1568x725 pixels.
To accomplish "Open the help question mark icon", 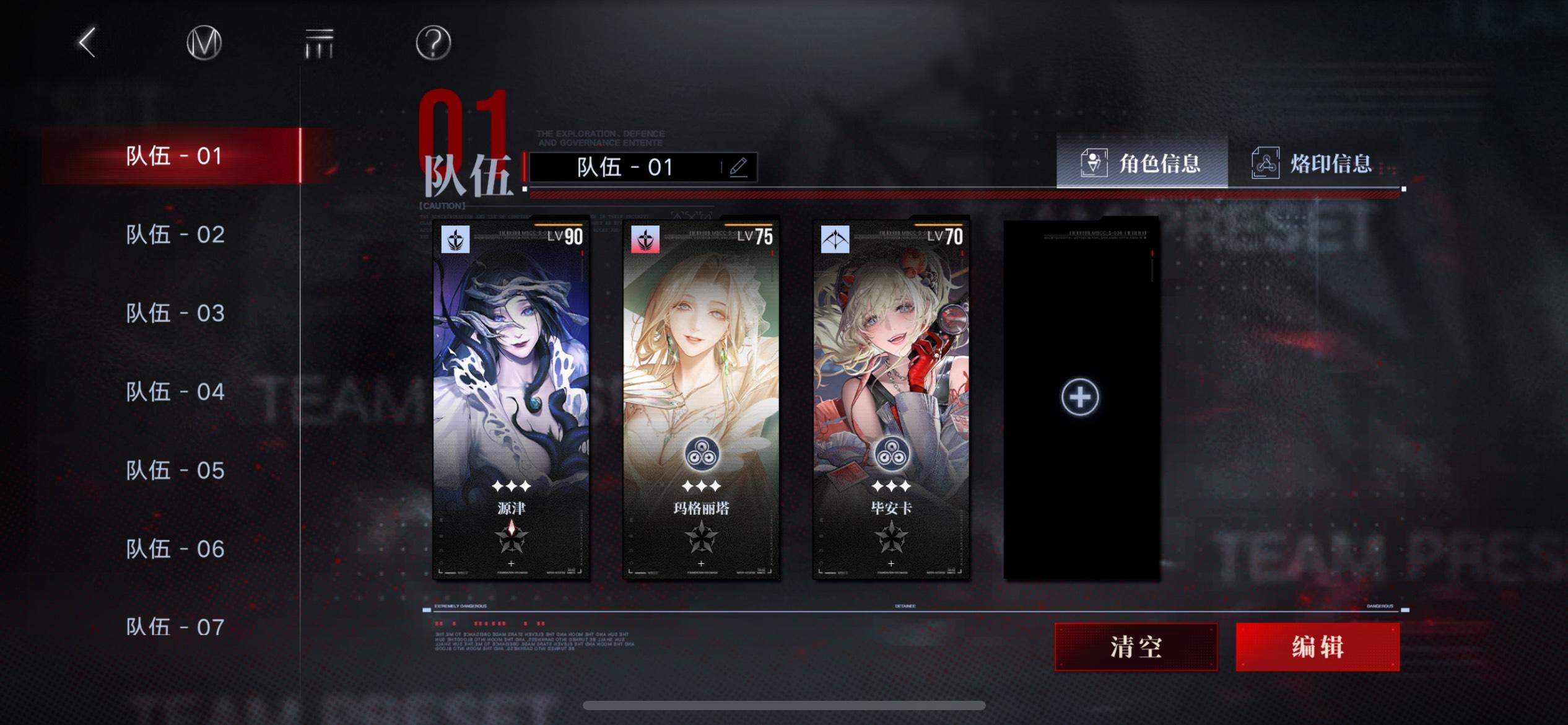I will click(433, 42).
